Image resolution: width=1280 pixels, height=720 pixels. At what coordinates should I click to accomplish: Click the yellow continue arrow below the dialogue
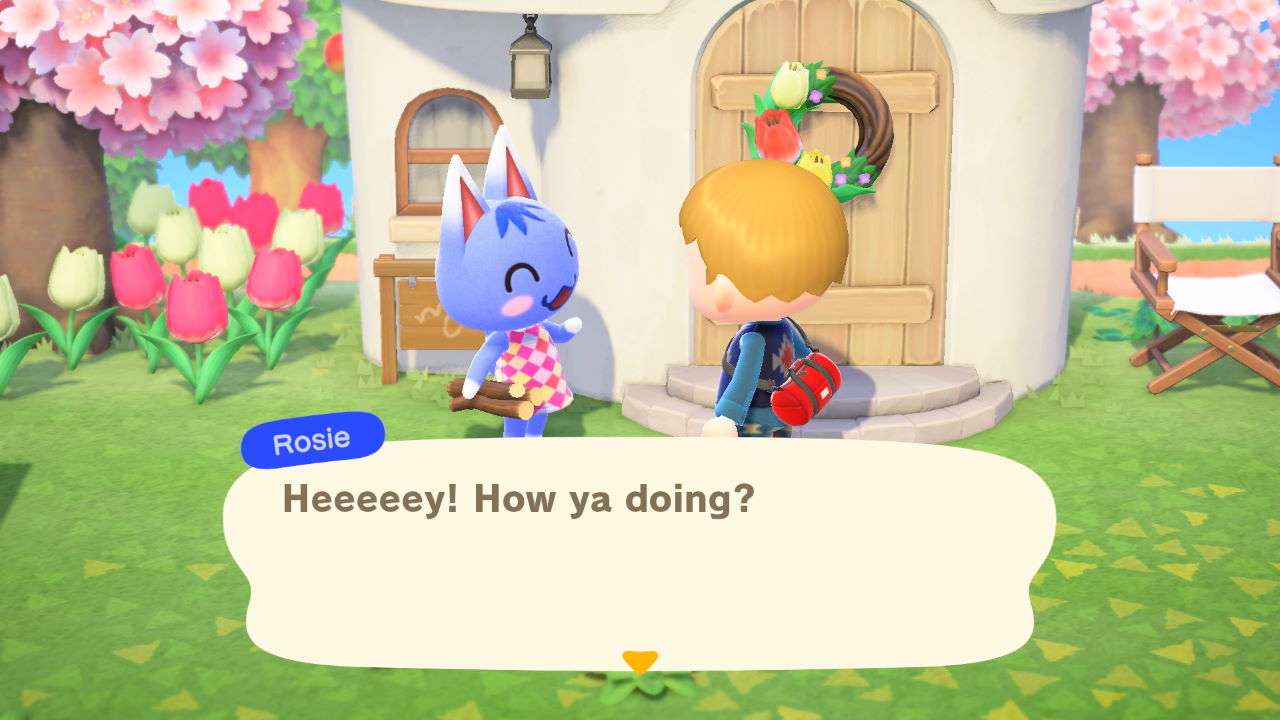[x=639, y=660]
